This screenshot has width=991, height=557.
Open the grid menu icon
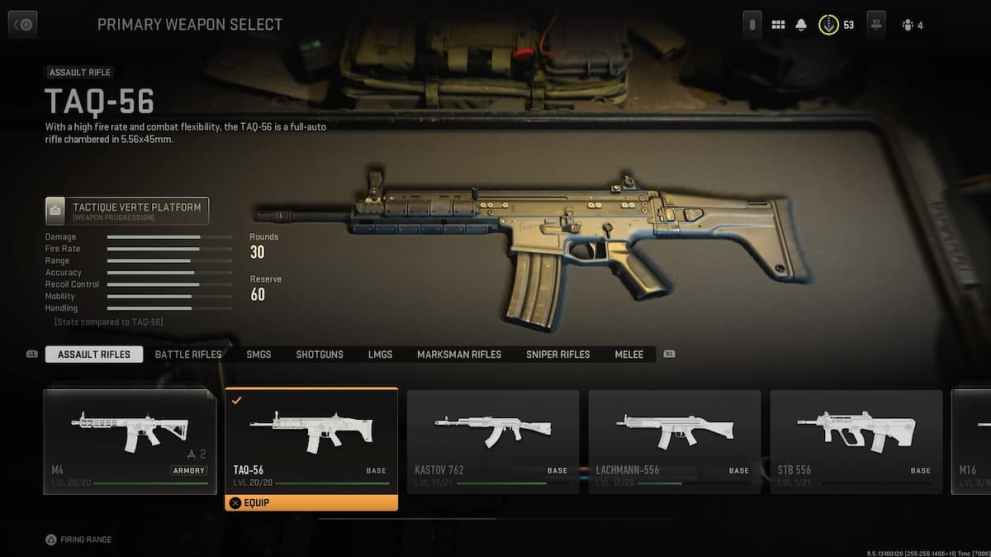(778, 25)
